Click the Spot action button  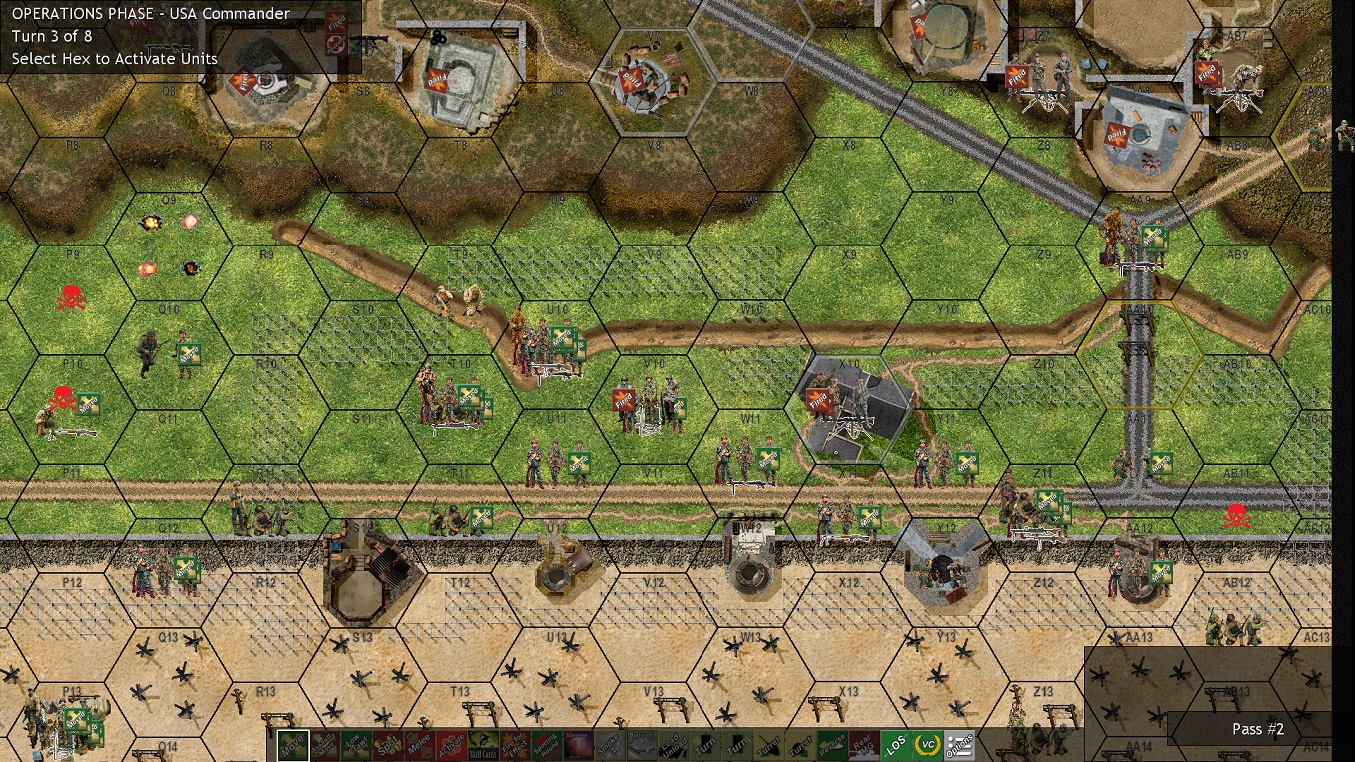(387, 746)
